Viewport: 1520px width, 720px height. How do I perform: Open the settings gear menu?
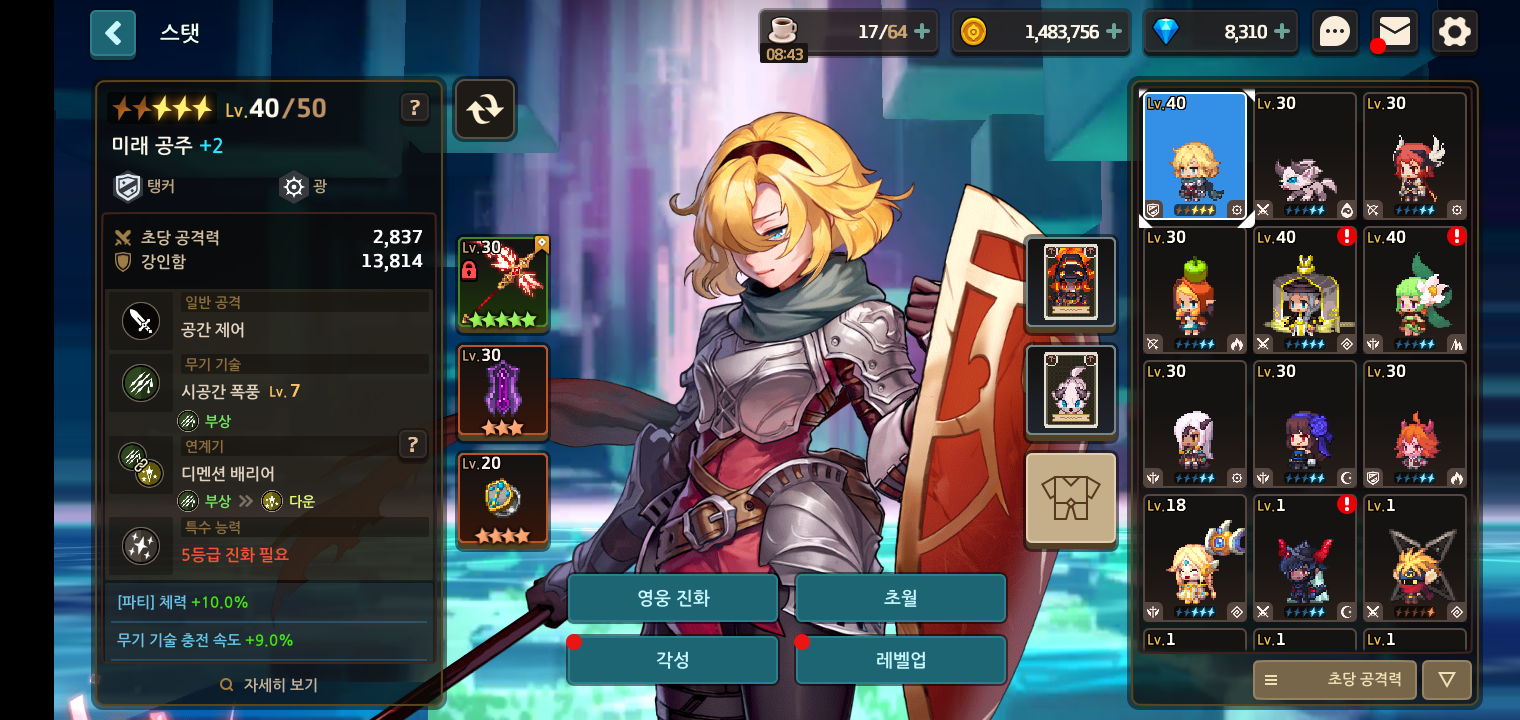(x=1454, y=32)
